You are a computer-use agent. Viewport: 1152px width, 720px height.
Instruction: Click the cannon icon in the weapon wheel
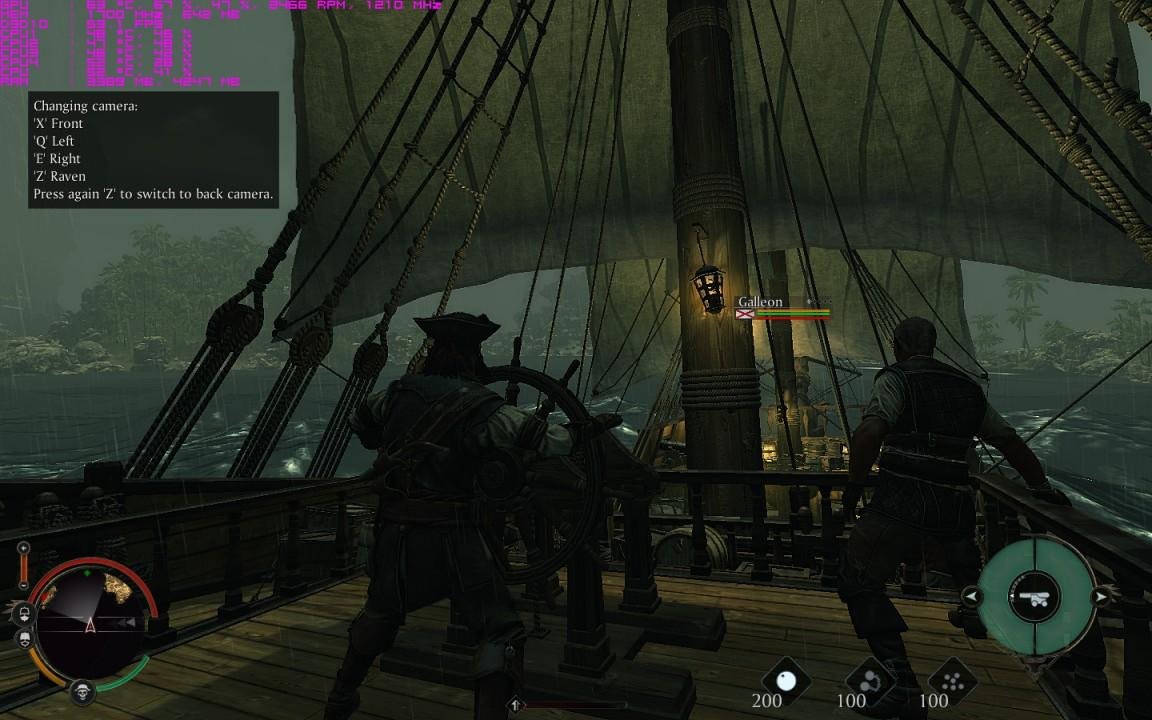tap(1034, 598)
